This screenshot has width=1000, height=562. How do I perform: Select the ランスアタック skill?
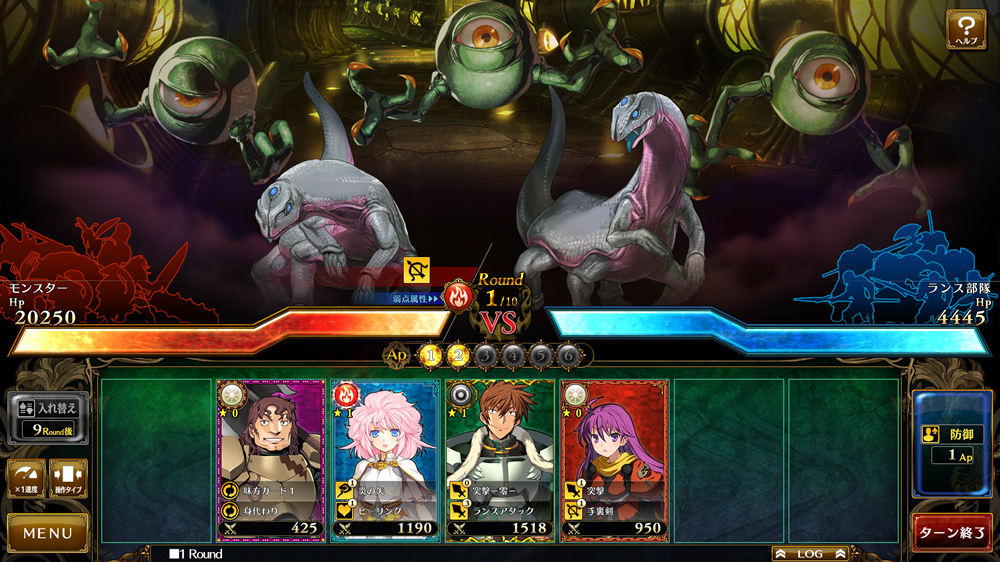pyautogui.click(x=499, y=510)
